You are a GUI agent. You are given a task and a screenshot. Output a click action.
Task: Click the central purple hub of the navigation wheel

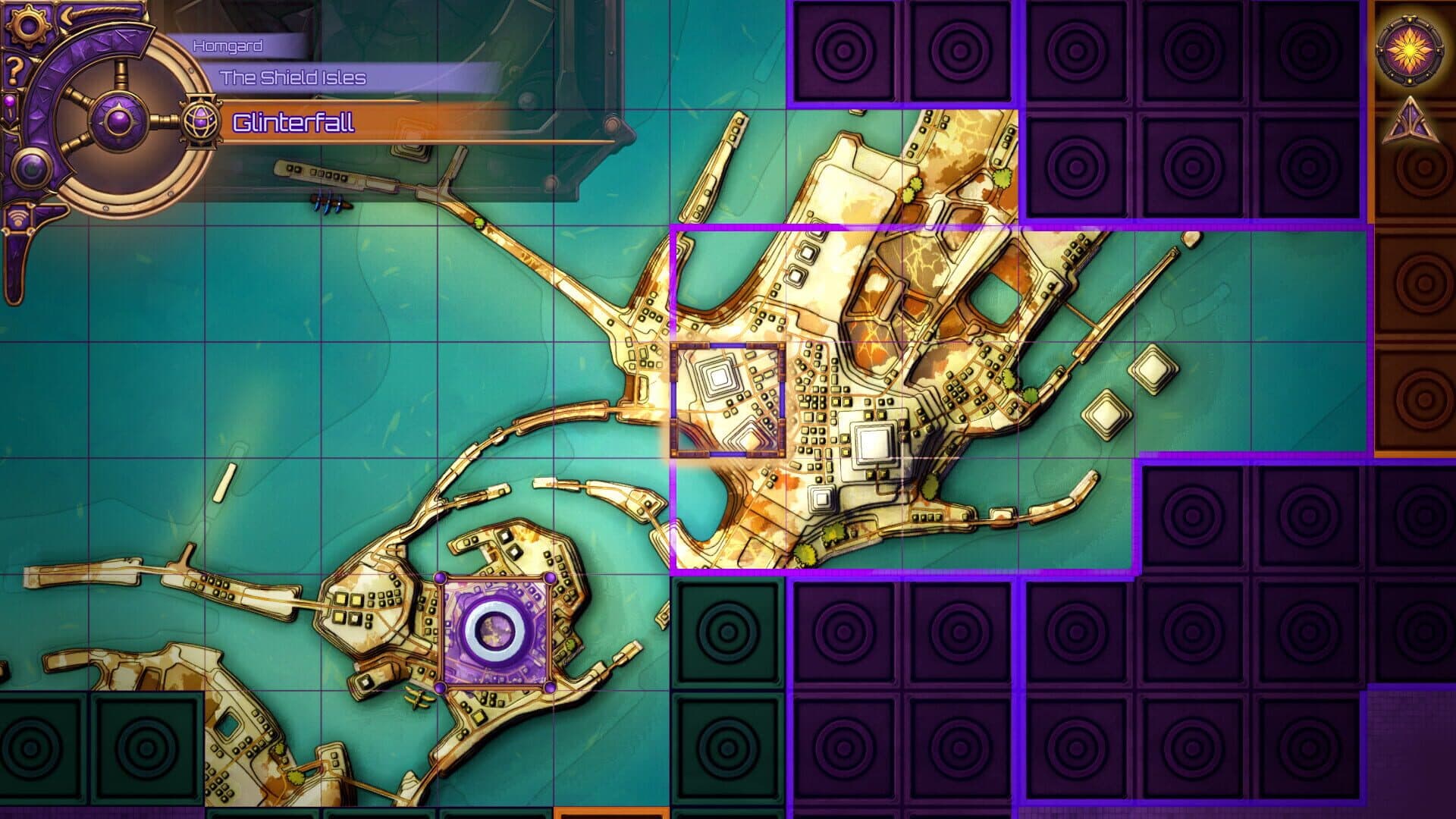120,120
